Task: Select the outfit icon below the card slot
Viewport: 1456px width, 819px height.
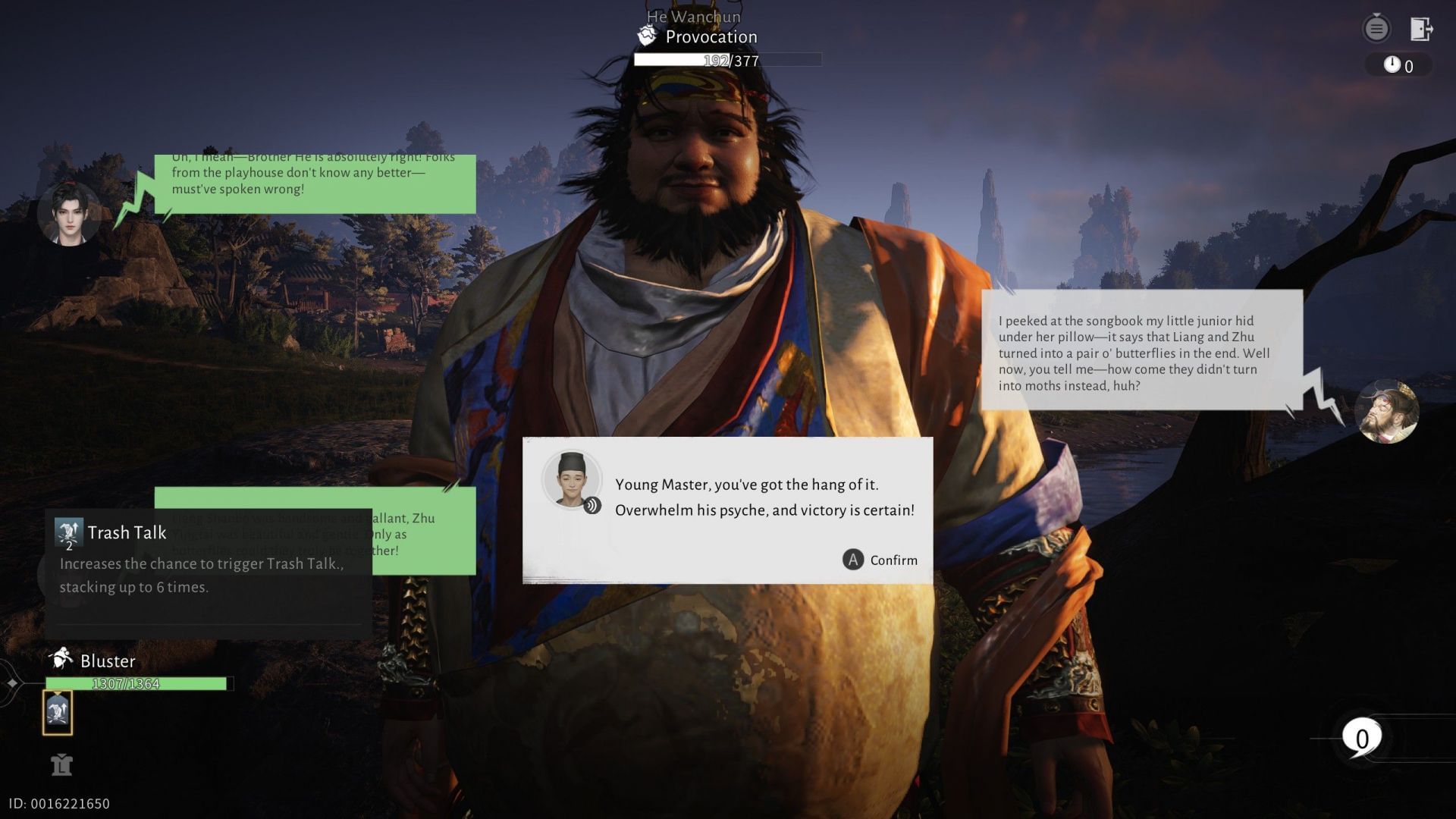Action: click(x=63, y=766)
